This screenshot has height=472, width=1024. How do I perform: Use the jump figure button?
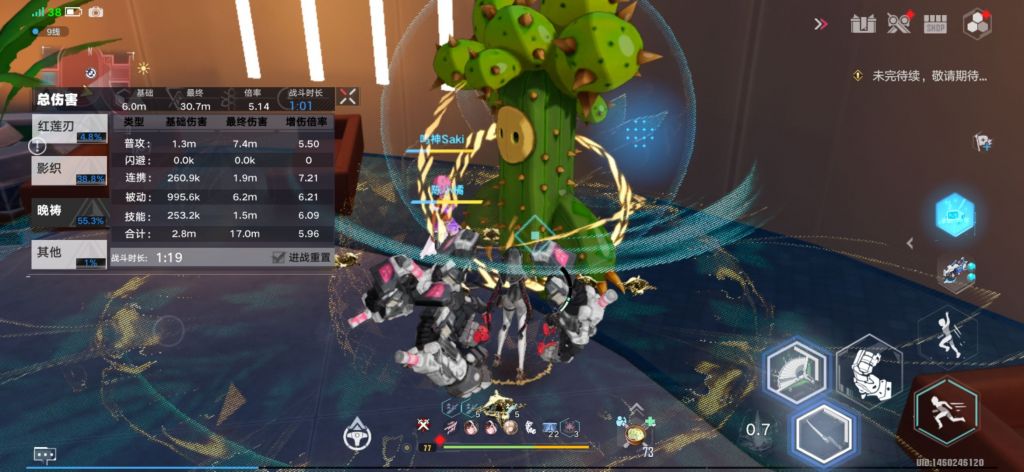947,336
